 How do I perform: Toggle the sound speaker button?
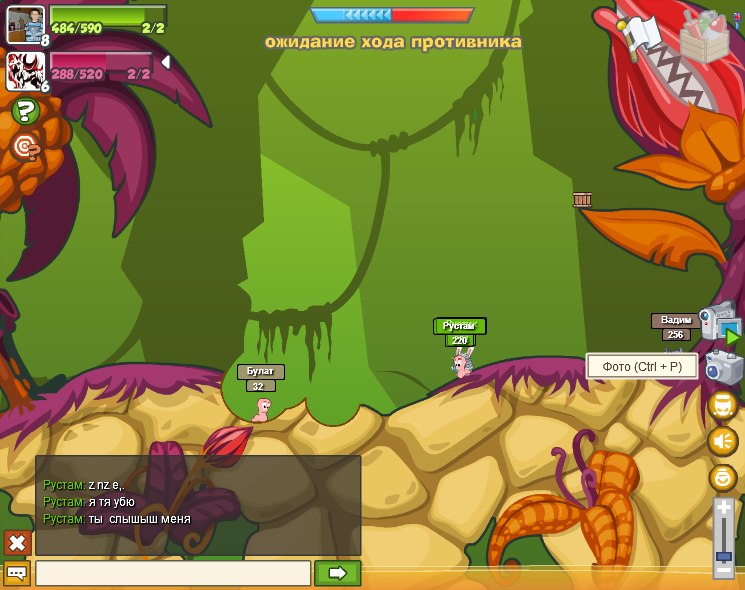(x=722, y=441)
